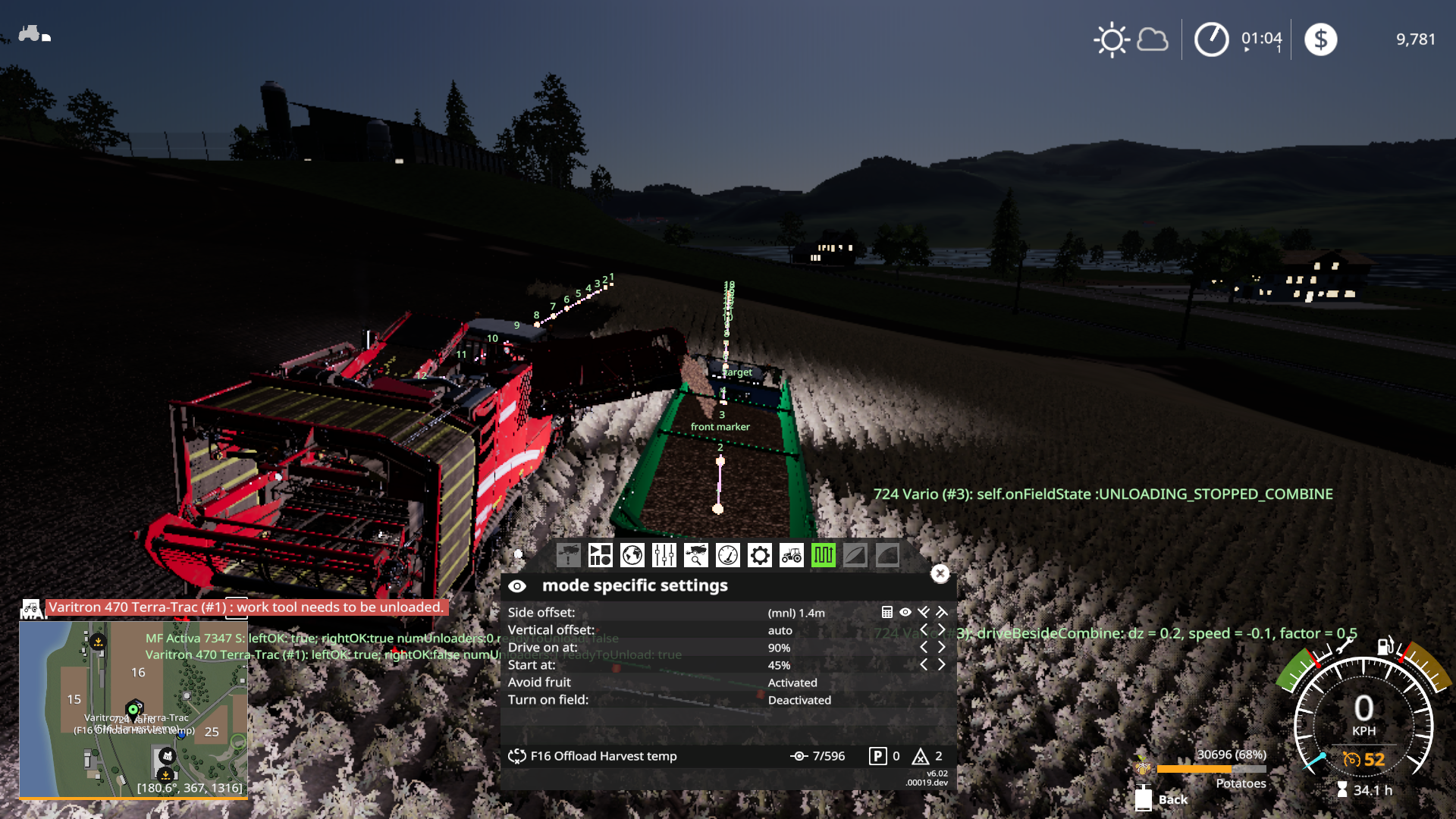
Task: Decrease Start at with left arrow
Action: [924, 664]
